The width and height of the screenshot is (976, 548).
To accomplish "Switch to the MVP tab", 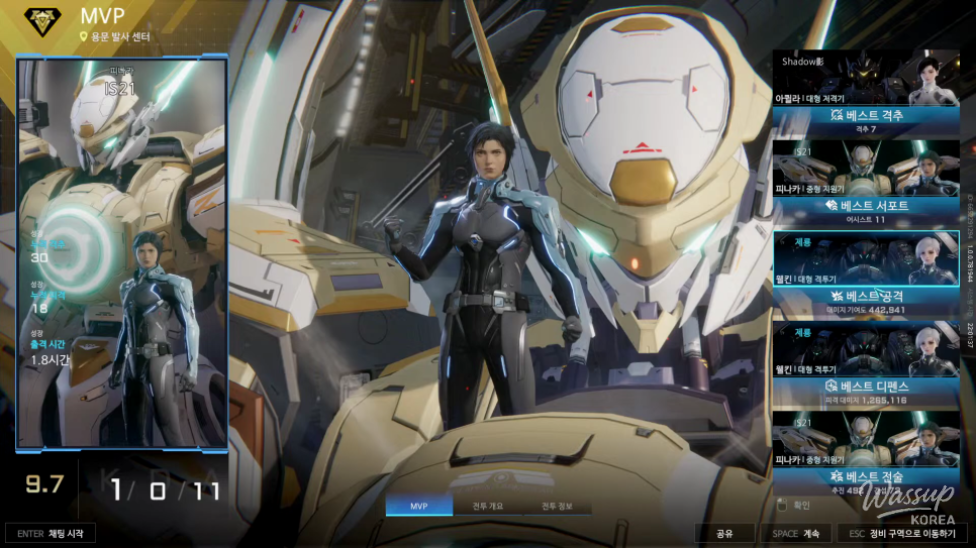I will tap(418, 506).
